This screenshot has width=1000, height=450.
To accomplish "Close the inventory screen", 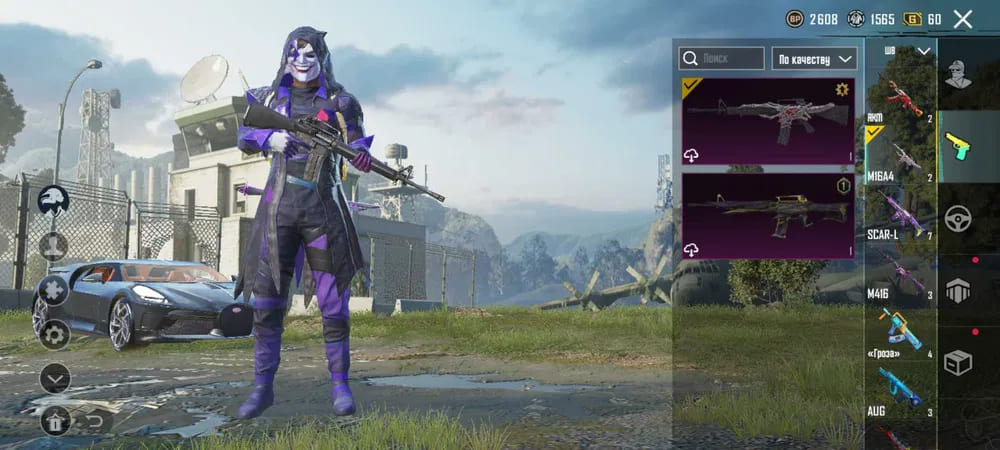I will (x=962, y=19).
